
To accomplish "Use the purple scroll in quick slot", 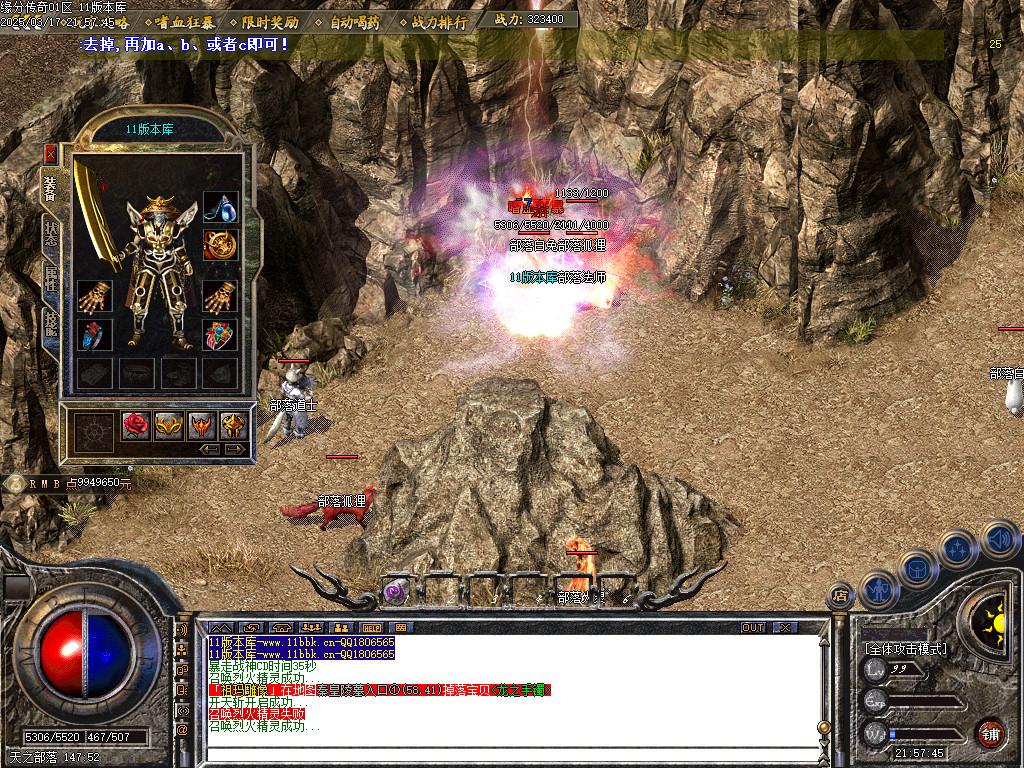I will 396,591.
